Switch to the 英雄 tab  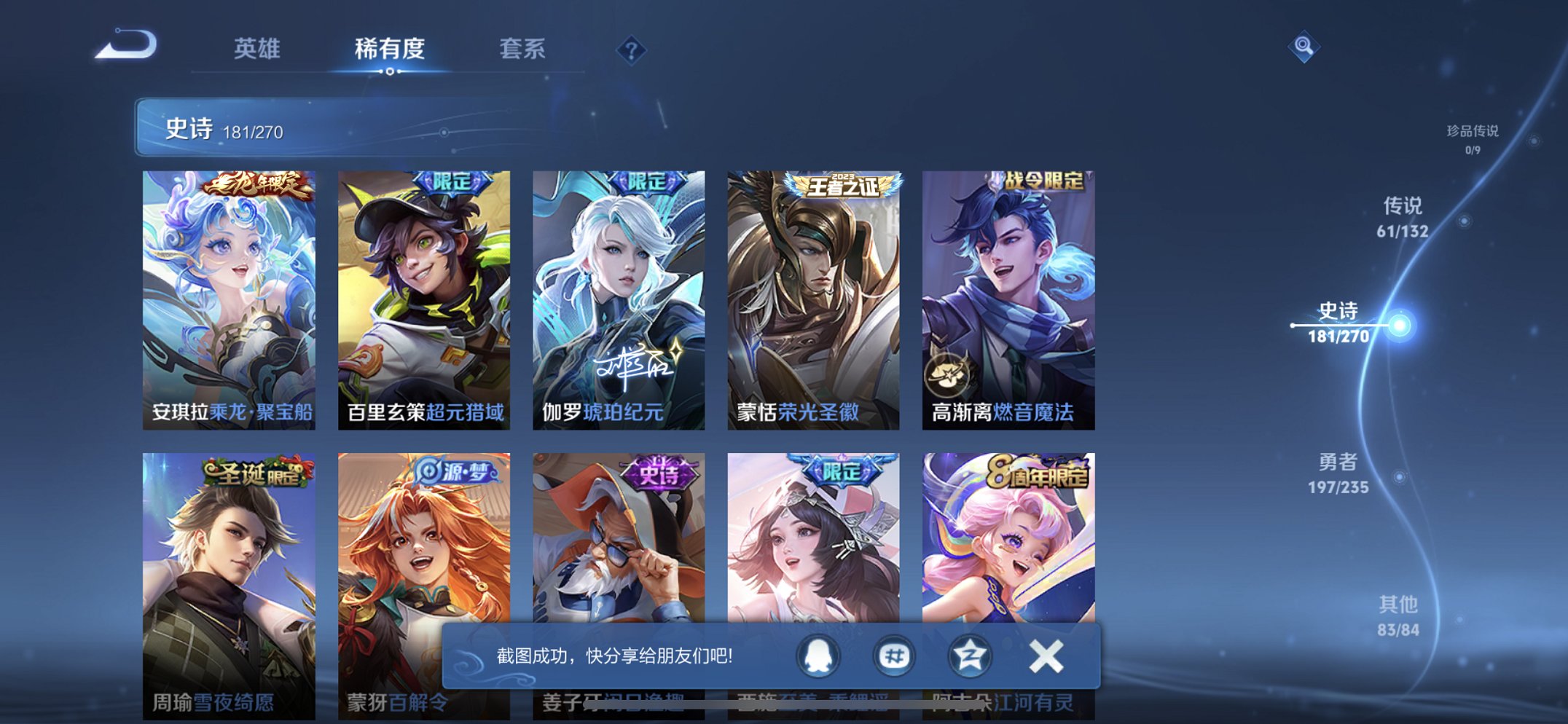tap(256, 50)
